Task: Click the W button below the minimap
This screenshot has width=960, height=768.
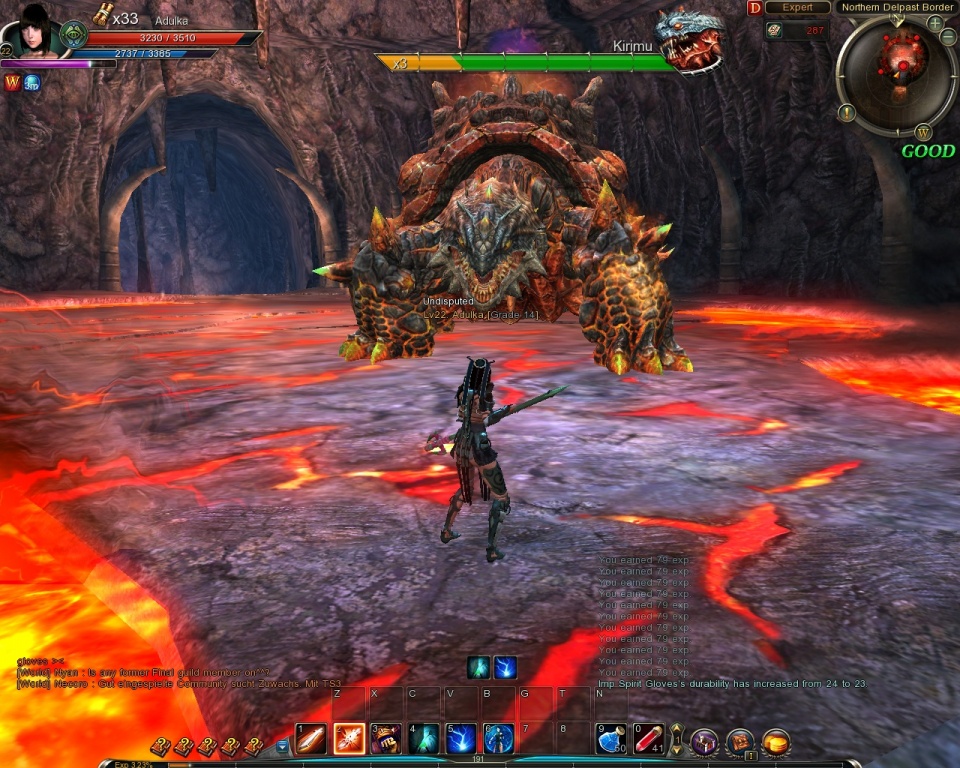Action: click(x=922, y=131)
